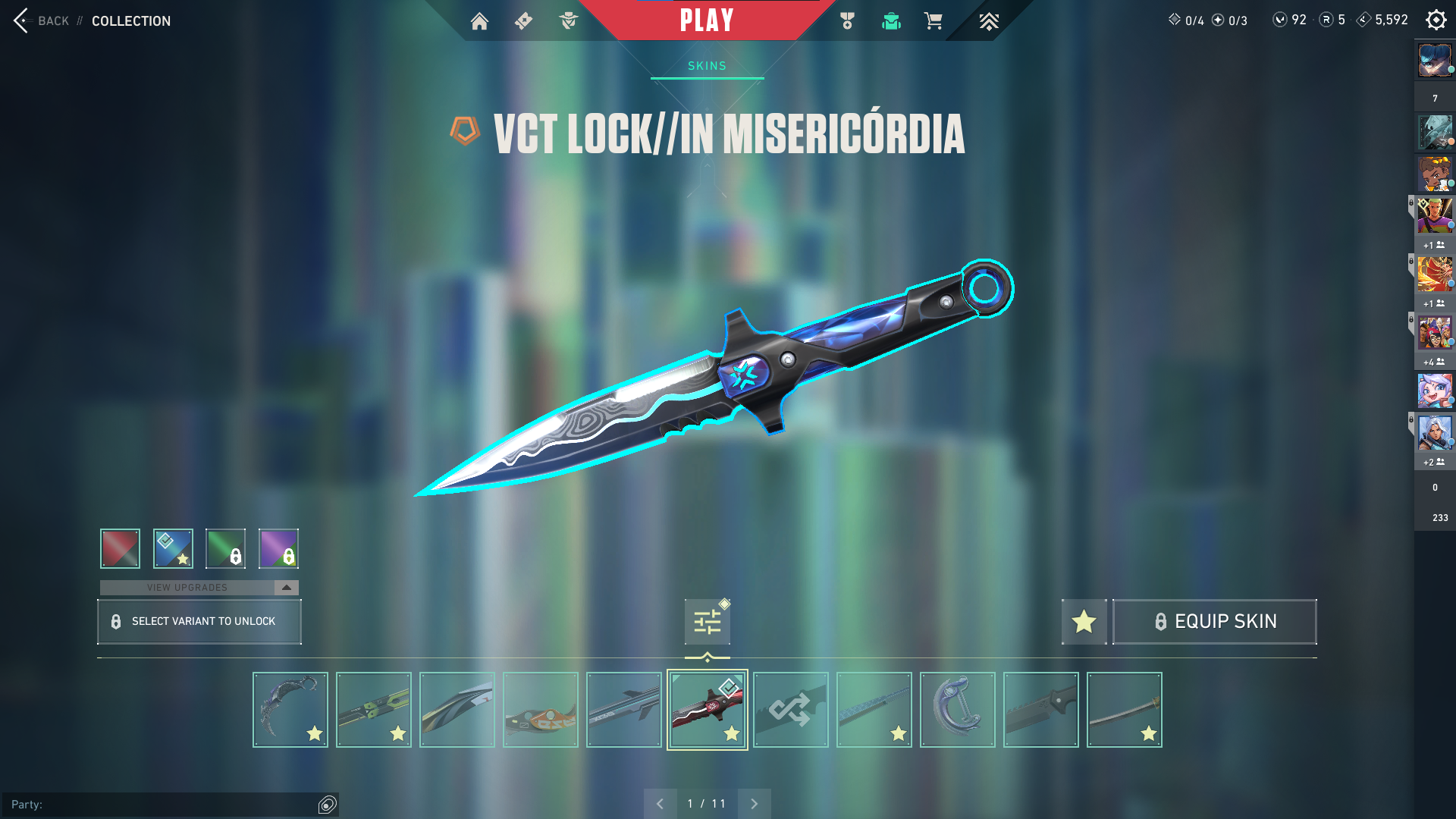Image resolution: width=1456 pixels, height=819 pixels.
Task: Select the katana skin thumbnail
Action: click(x=1124, y=710)
